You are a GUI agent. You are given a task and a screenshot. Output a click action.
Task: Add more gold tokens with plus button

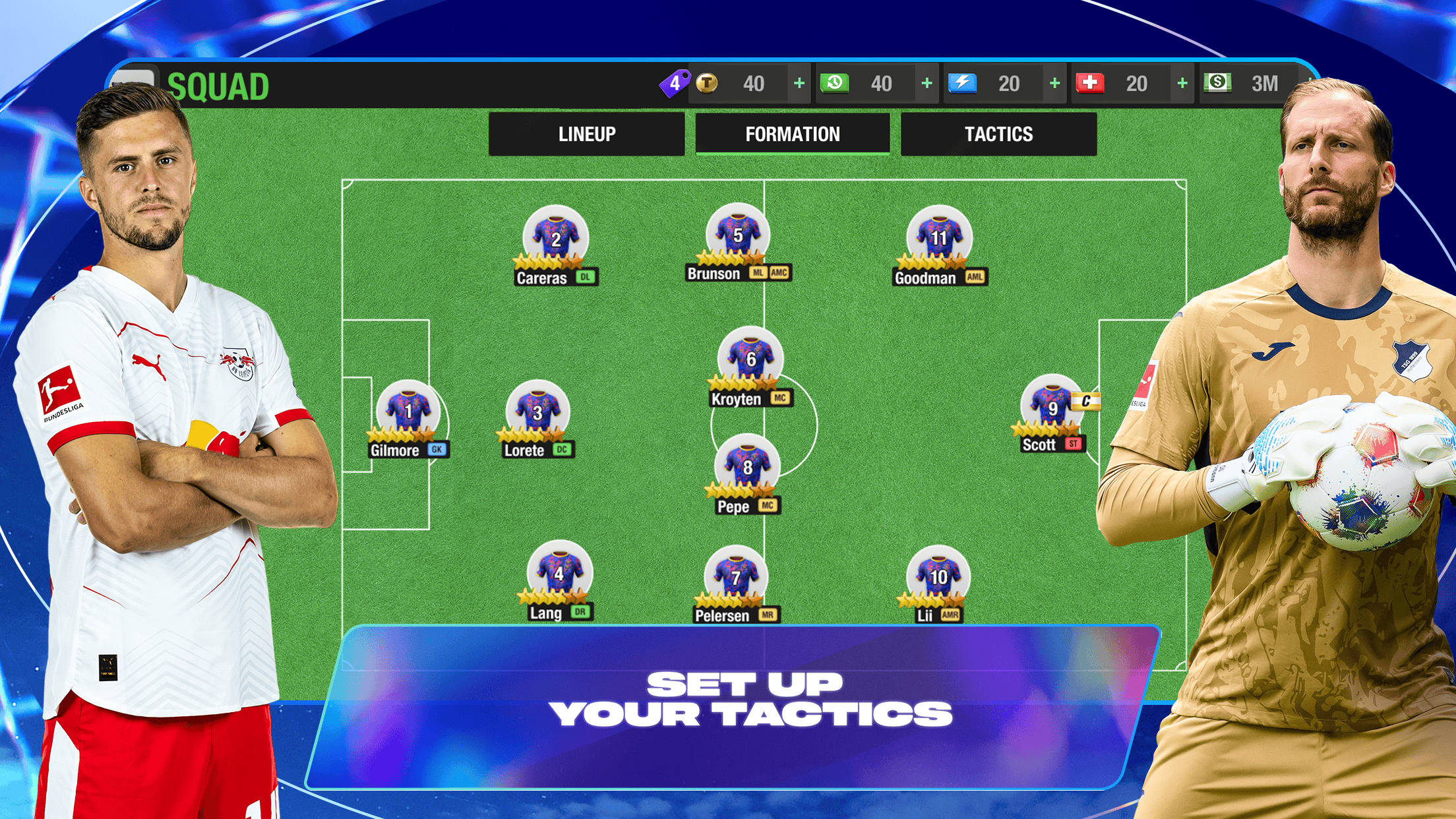click(799, 84)
